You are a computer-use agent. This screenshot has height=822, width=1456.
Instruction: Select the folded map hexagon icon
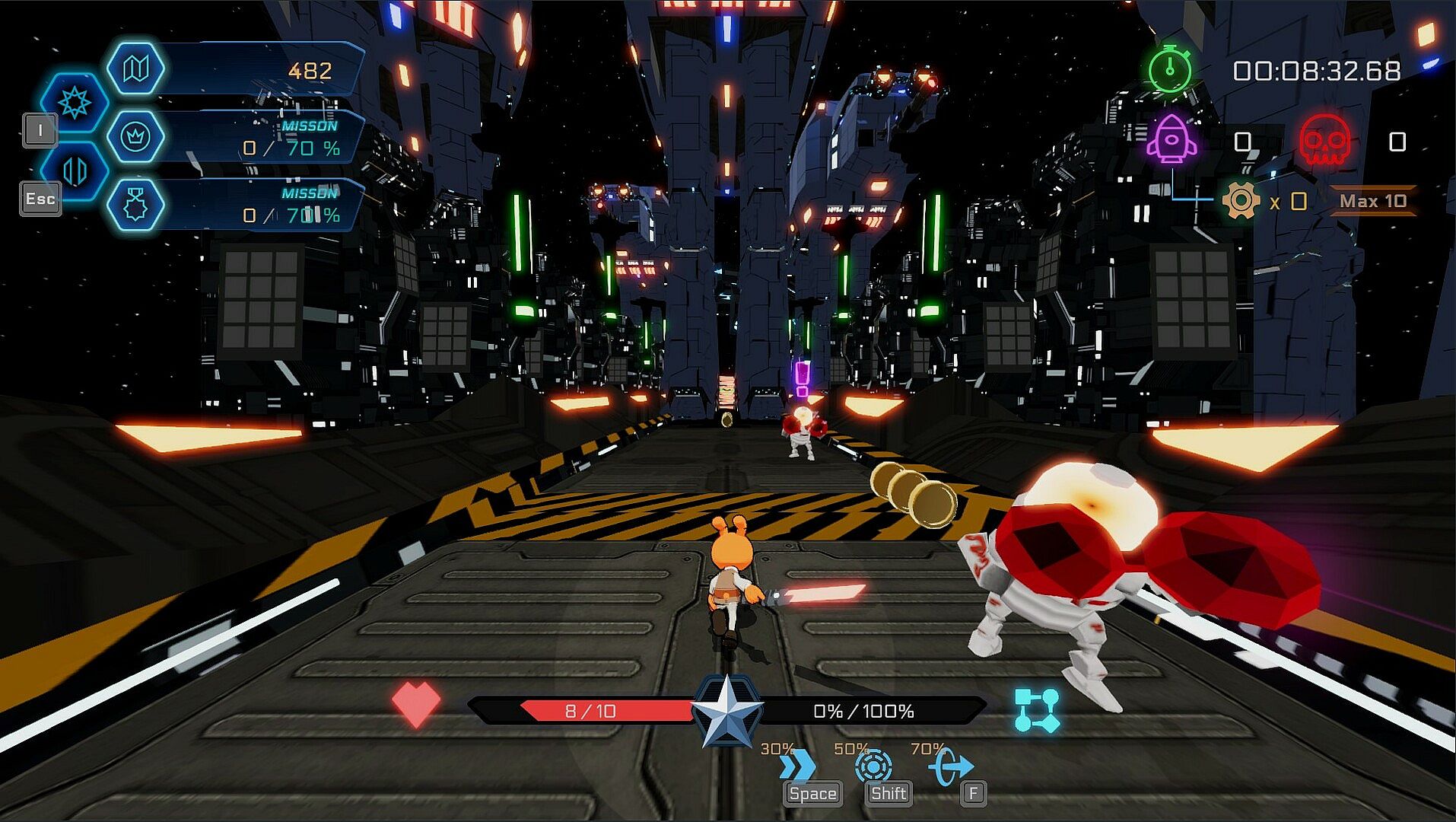135,69
